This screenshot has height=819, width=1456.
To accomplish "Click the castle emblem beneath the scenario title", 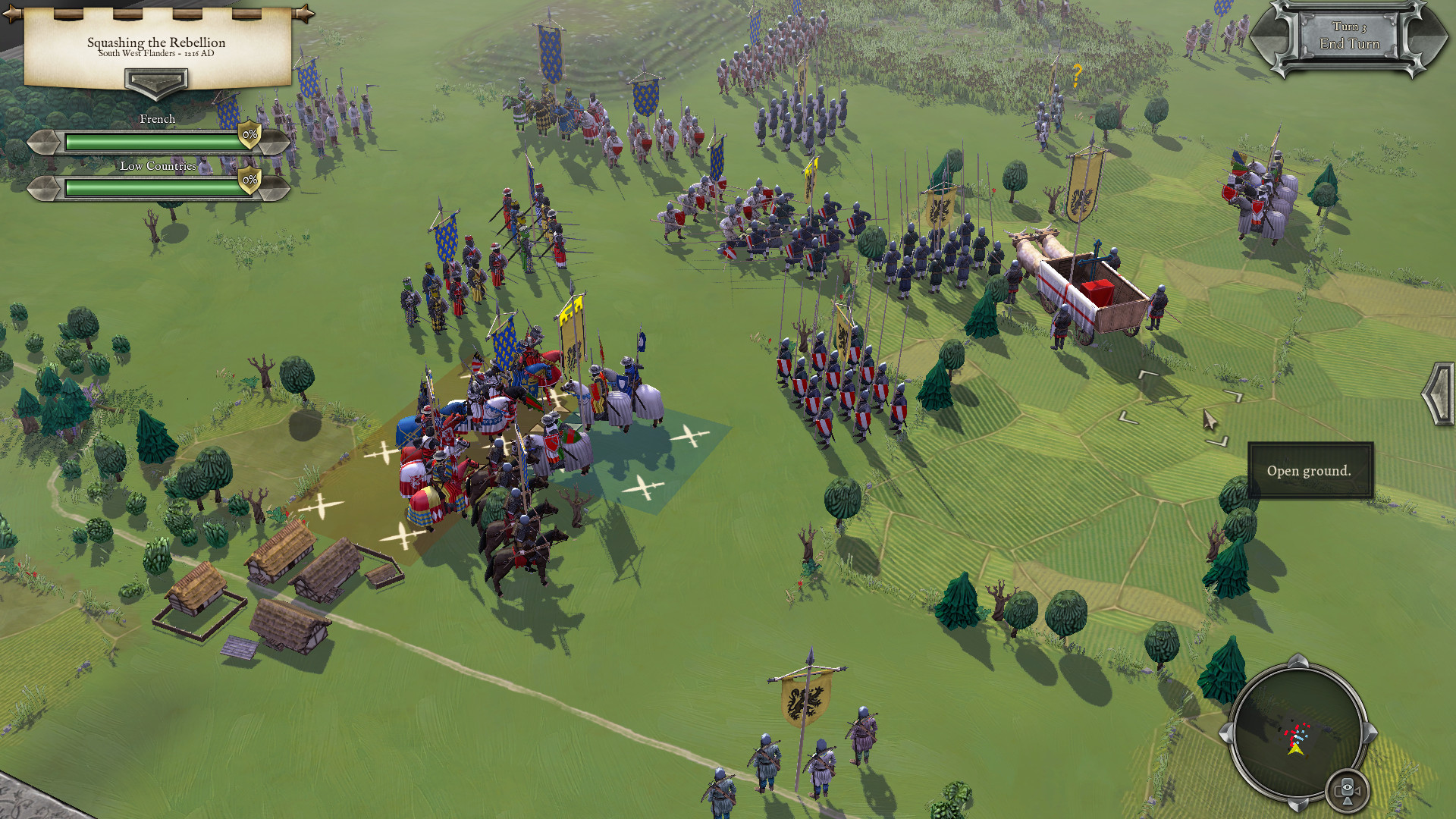I will [157, 82].
